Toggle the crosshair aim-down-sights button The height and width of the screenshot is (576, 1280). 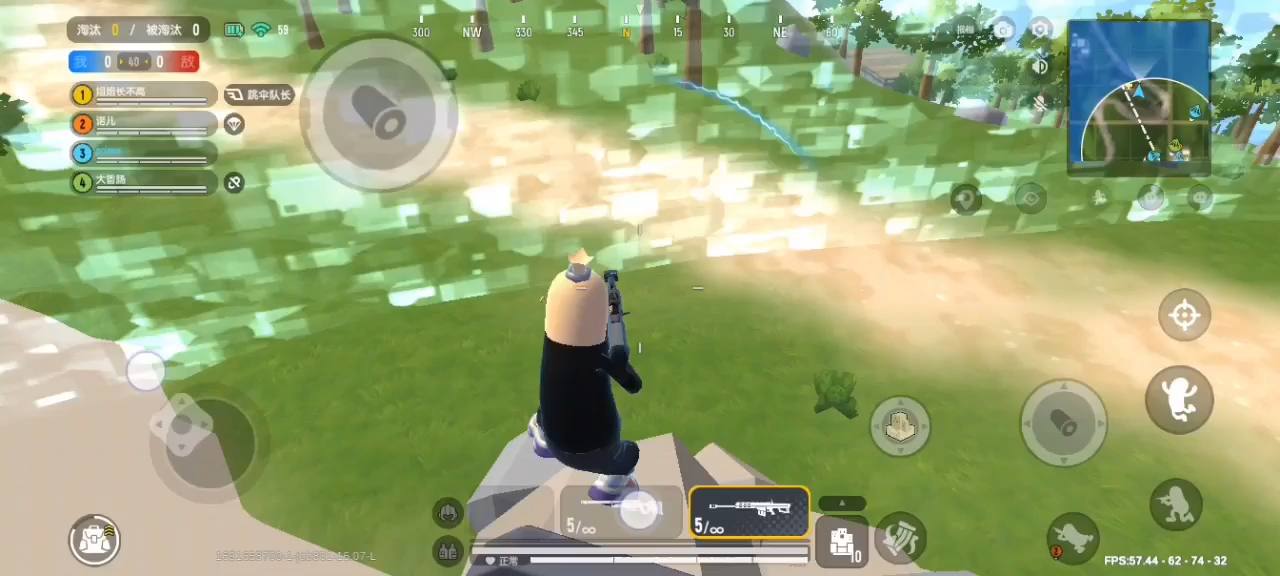[x=1184, y=316]
